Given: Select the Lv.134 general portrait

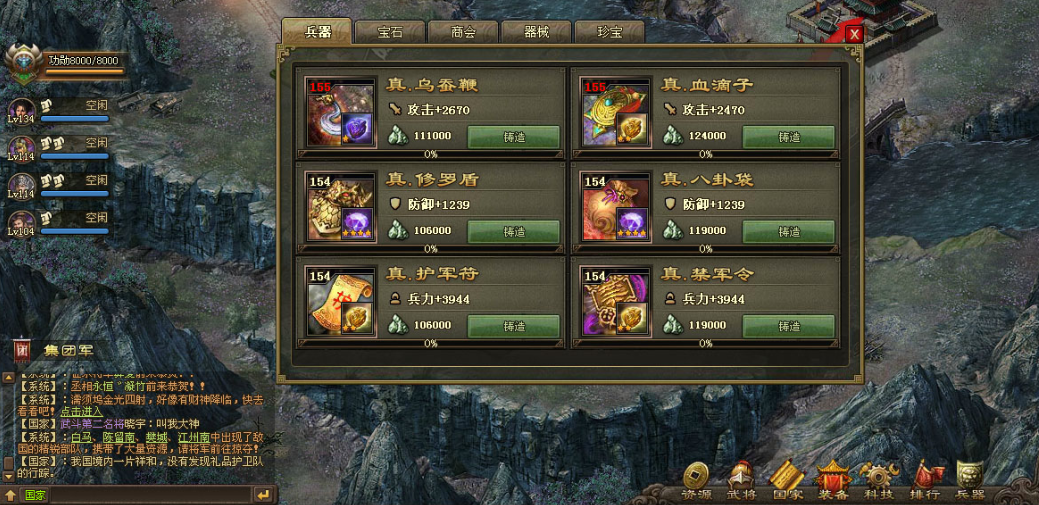Looking at the screenshot, I should point(21,111).
